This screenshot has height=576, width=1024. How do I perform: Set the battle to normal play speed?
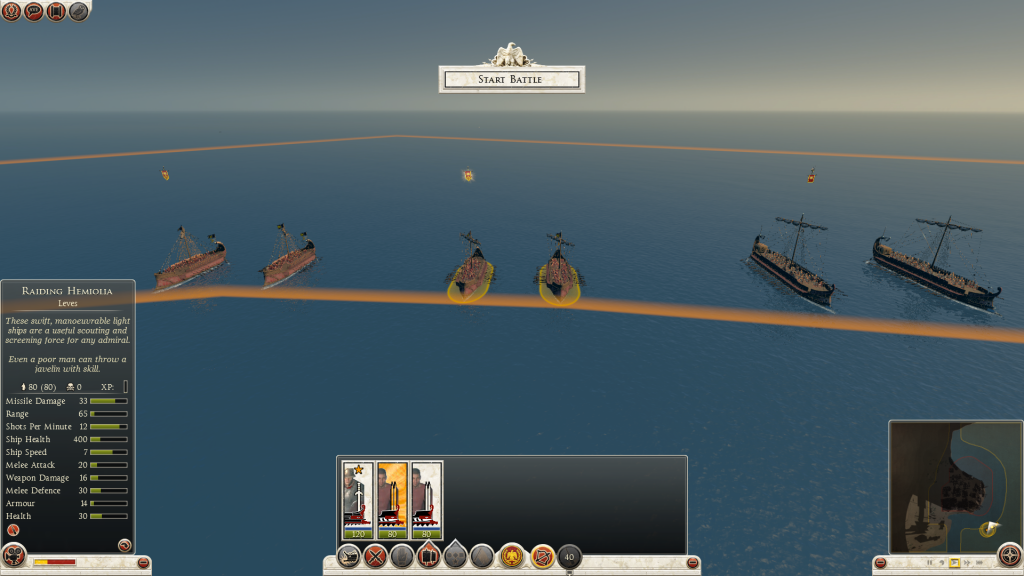point(955,564)
